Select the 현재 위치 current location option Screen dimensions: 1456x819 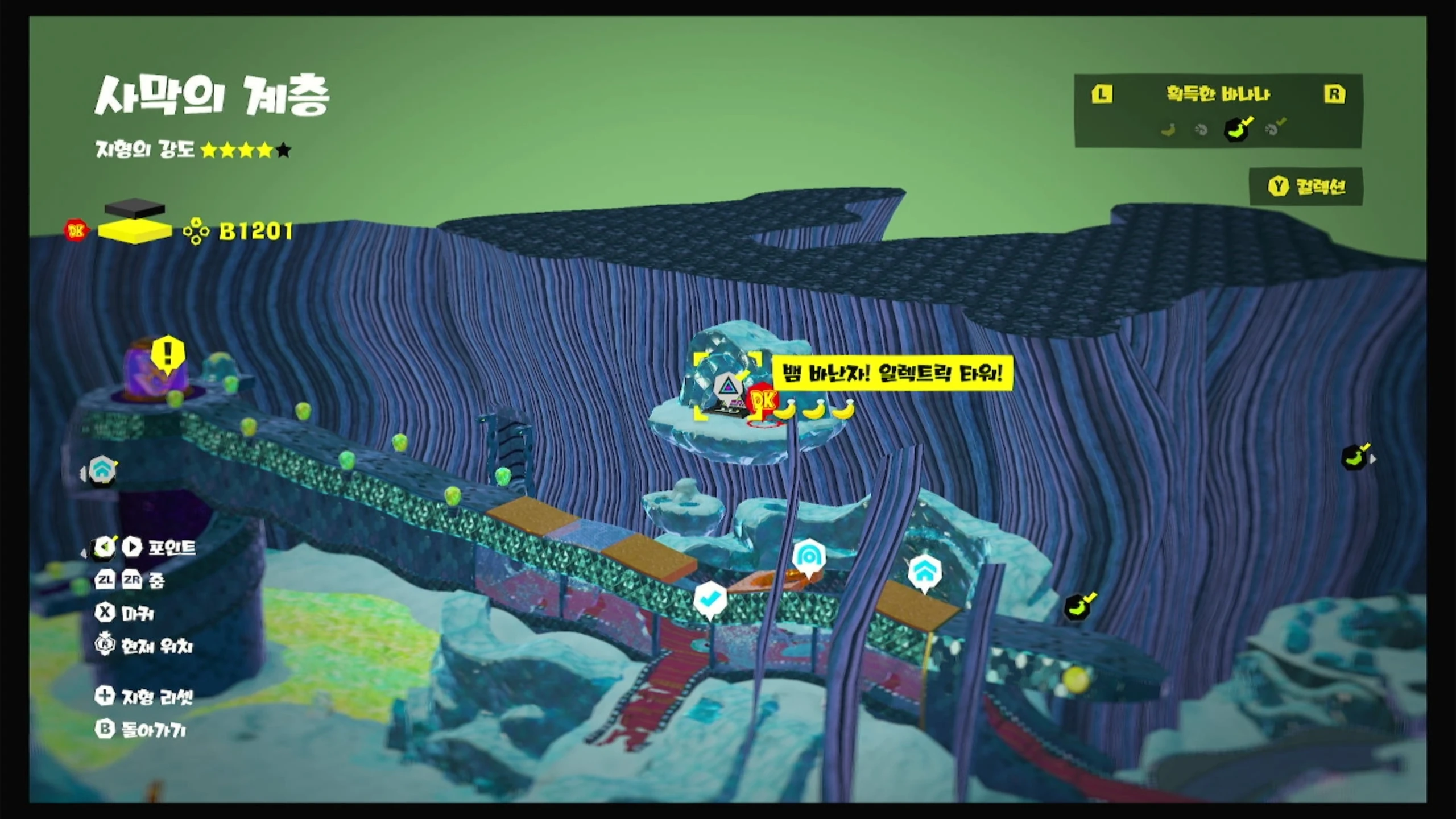click(x=145, y=646)
